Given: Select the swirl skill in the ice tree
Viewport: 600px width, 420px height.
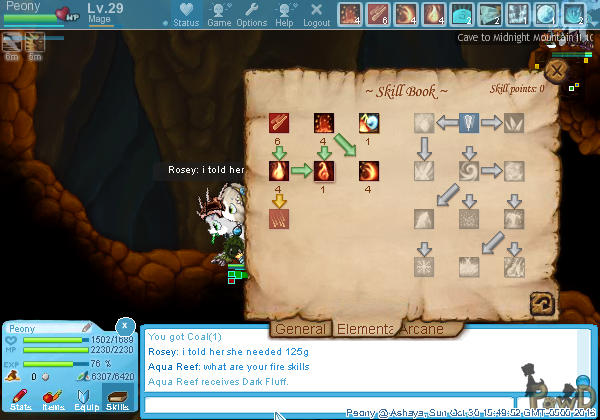Looking at the screenshot, I should (470, 171).
